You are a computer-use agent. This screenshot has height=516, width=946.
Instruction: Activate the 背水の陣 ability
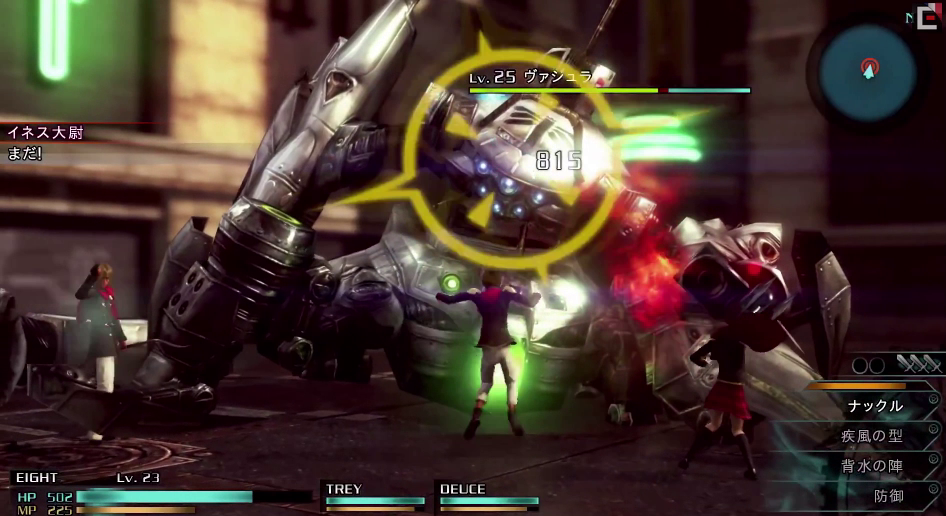(x=873, y=466)
